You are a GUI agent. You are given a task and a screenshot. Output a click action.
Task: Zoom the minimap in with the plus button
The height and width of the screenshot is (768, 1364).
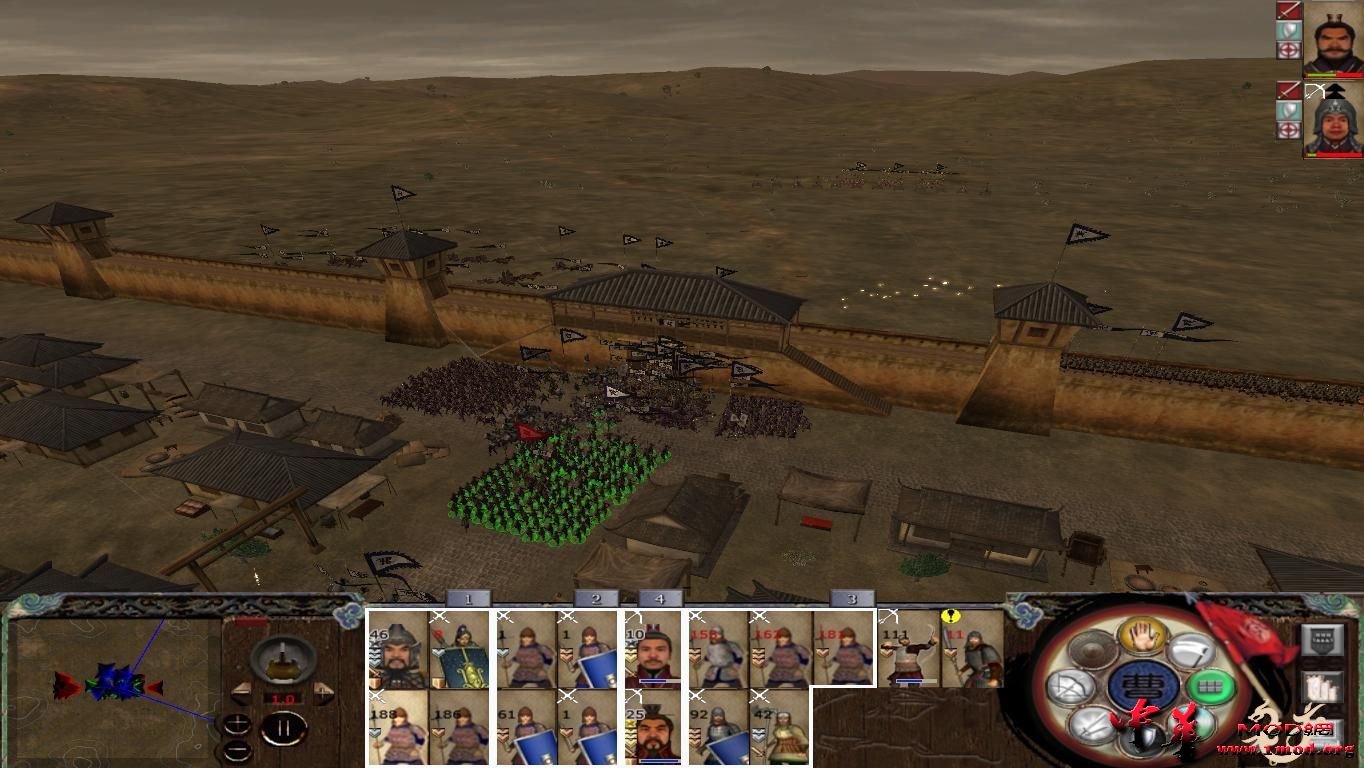click(237, 724)
